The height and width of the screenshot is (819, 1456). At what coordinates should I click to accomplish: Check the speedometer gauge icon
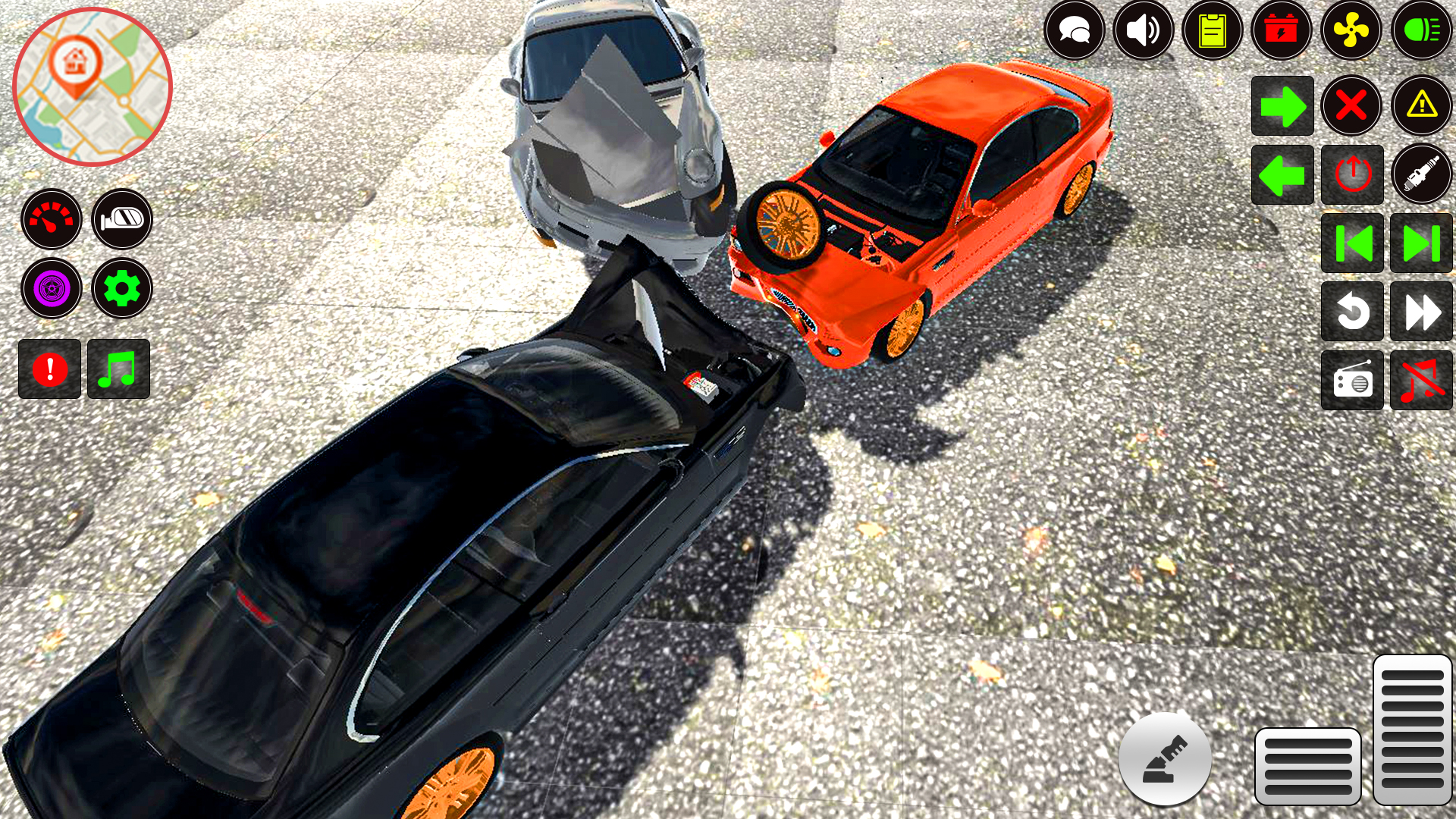coord(50,219)
